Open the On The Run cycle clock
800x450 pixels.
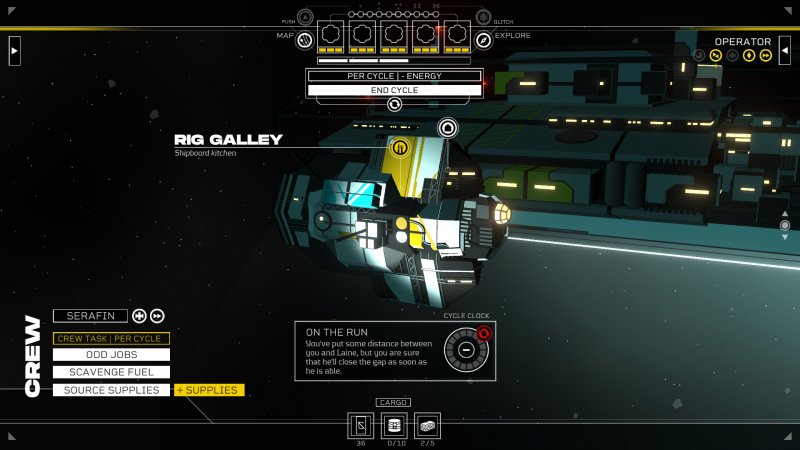pyautogui.click(x=465, y=350)
